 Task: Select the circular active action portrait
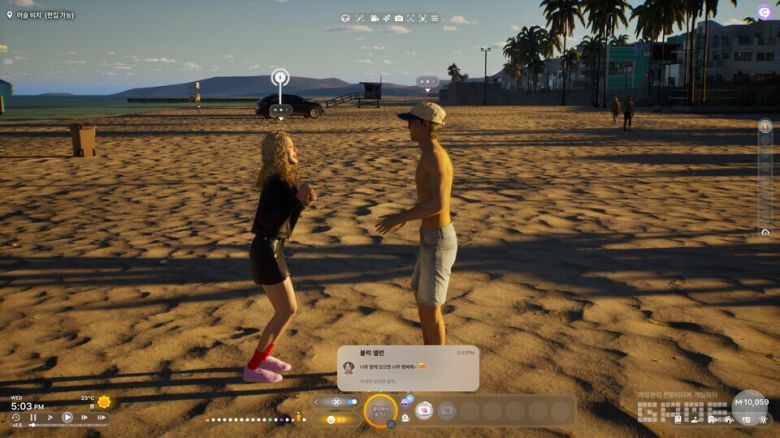[x=381, y=409]
